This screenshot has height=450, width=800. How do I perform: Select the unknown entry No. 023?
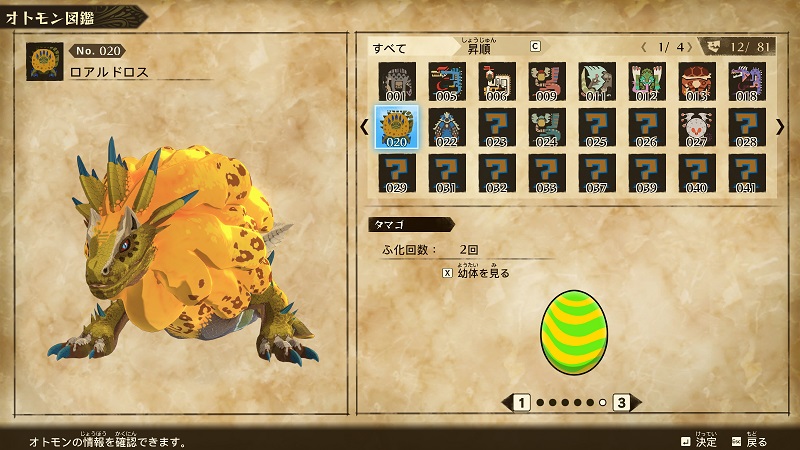tap(497, 127)
